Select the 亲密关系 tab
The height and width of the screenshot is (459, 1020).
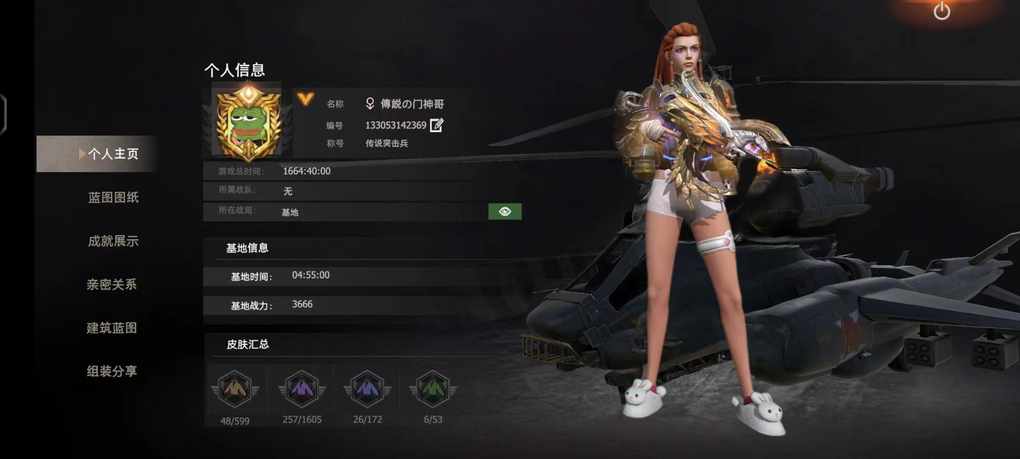(111, 284)
